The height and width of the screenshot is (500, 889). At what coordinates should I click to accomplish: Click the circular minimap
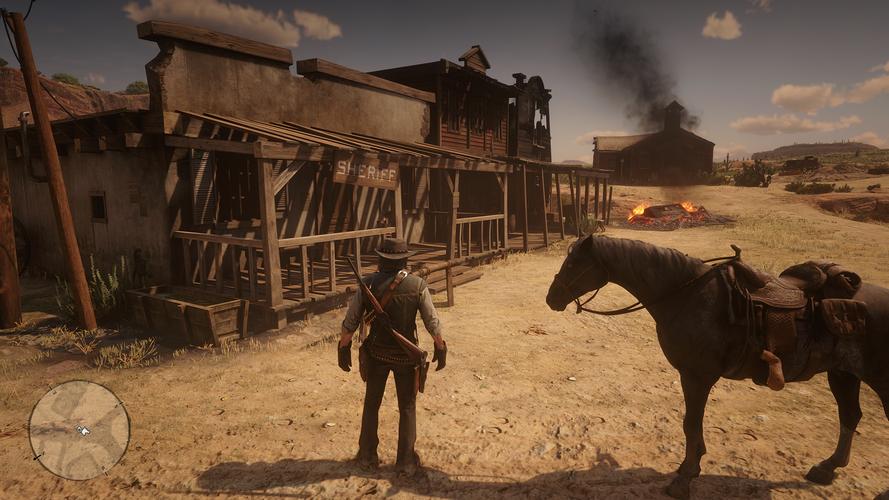pyautogui.click(x=79, y=430)
